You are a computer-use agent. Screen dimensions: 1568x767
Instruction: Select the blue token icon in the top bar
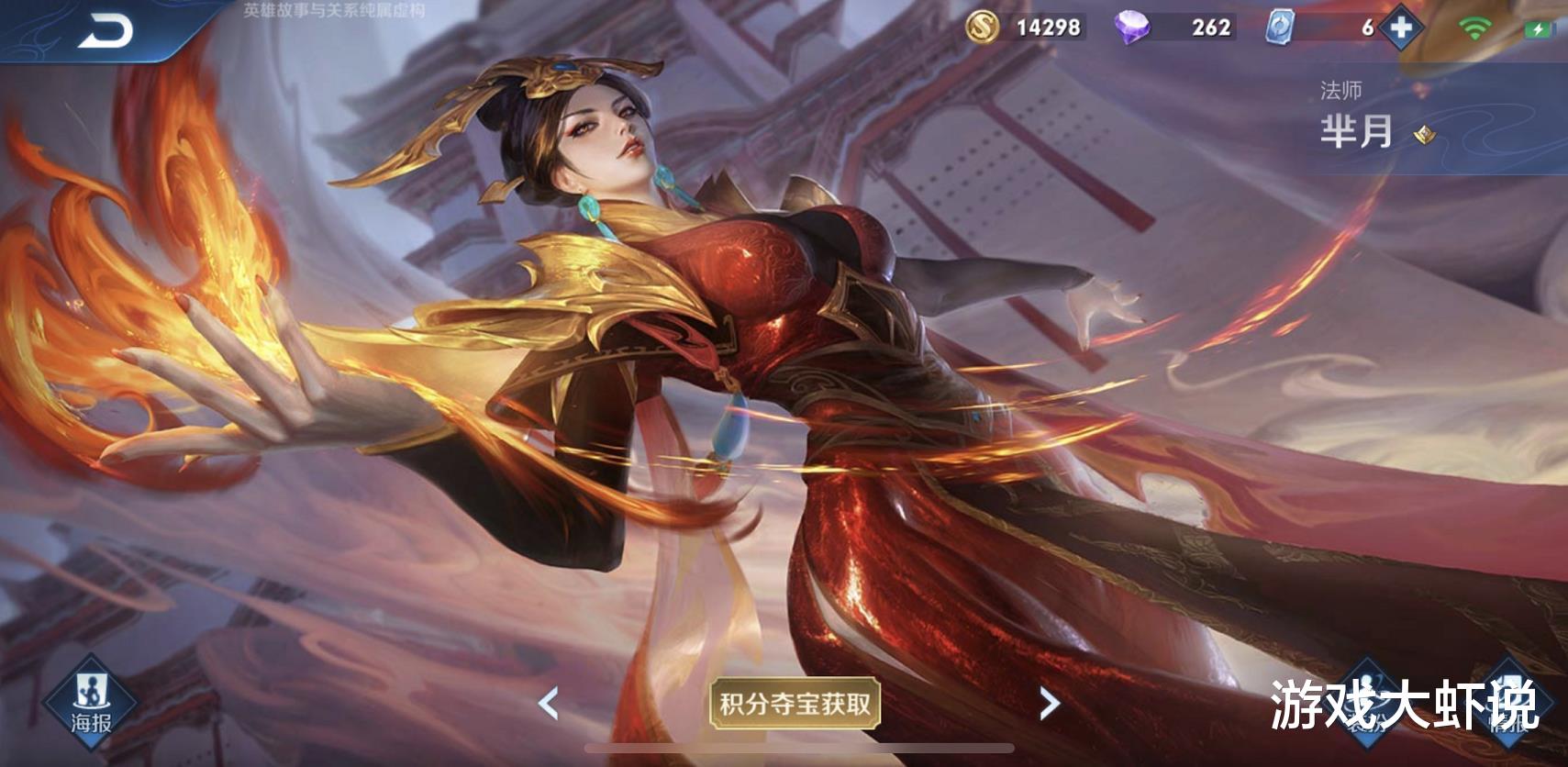point(1279,28)
